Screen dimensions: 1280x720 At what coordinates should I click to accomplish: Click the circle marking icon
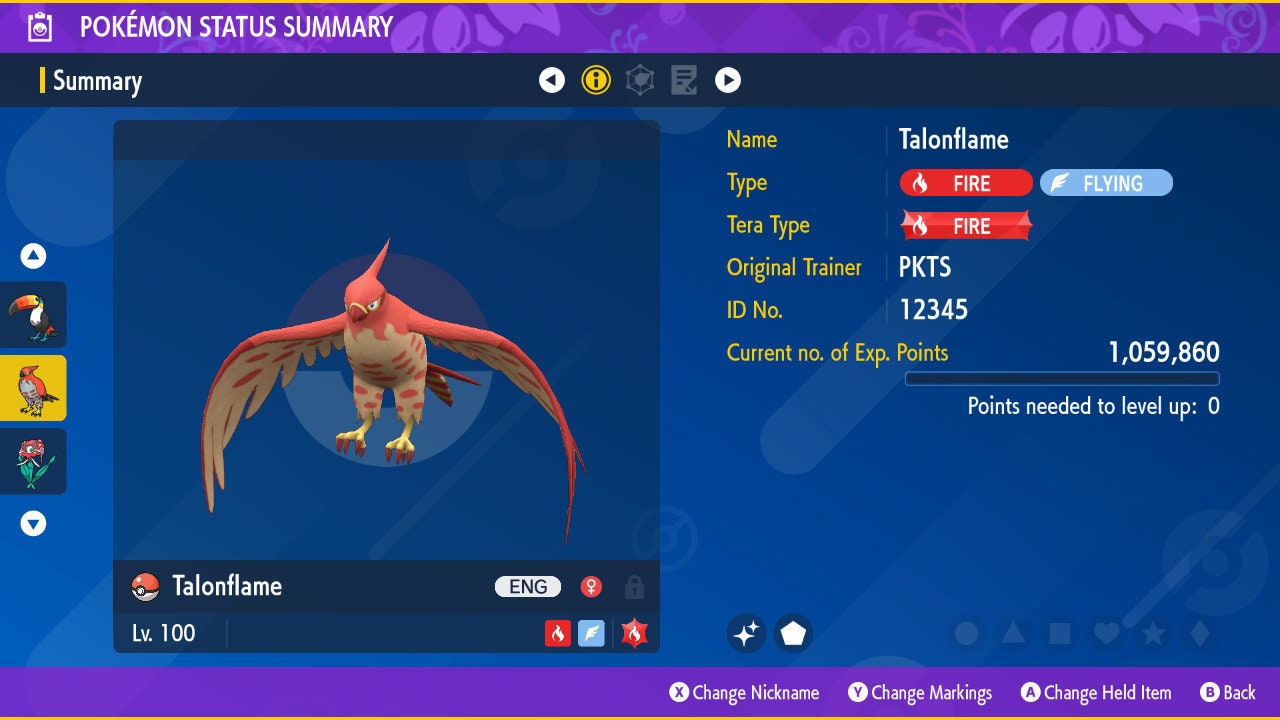967,633
